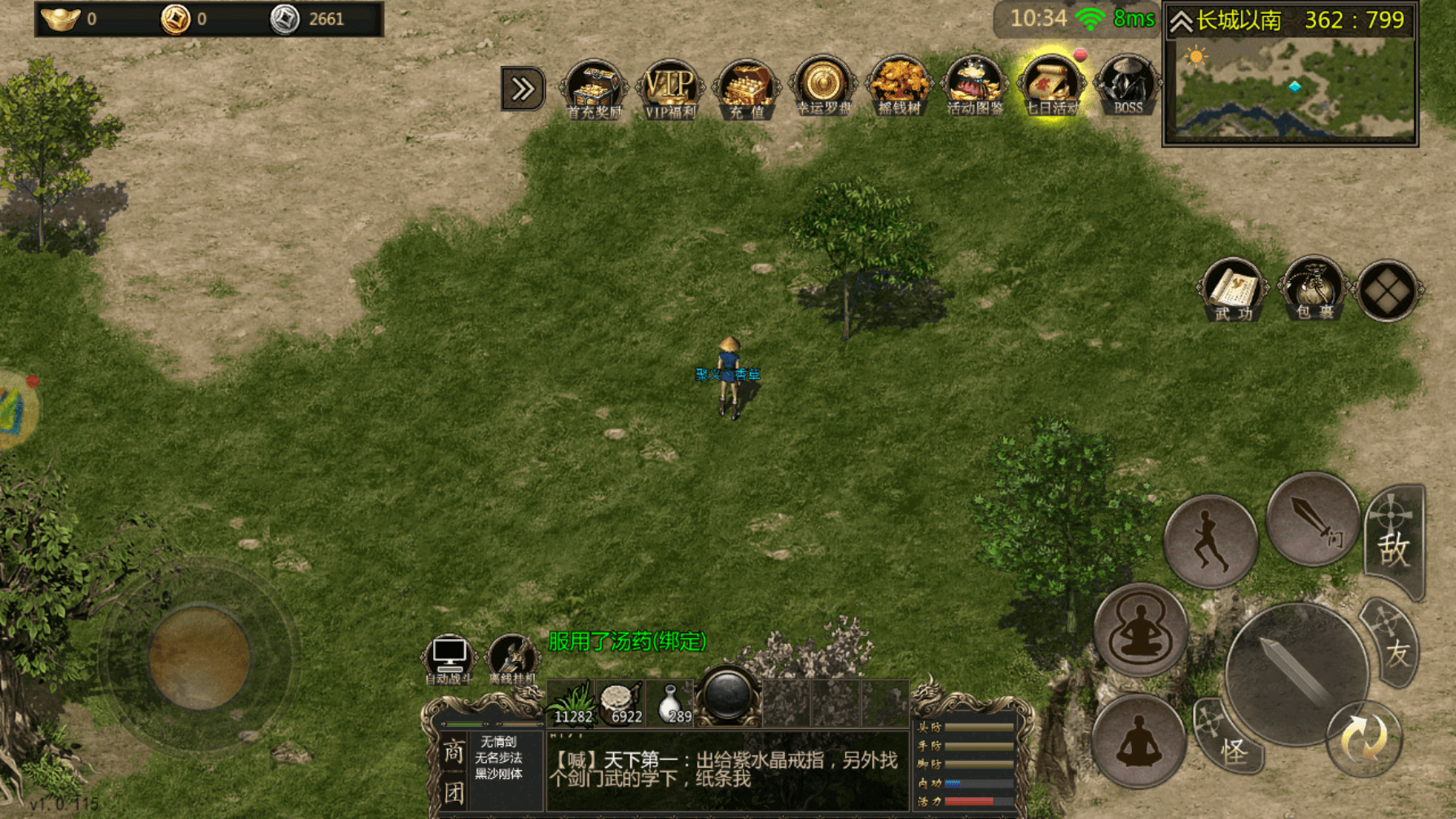The height and width of the screenshot is (819, 1456).
Task: Open the 商 shop tab
Action: (453, 752)
